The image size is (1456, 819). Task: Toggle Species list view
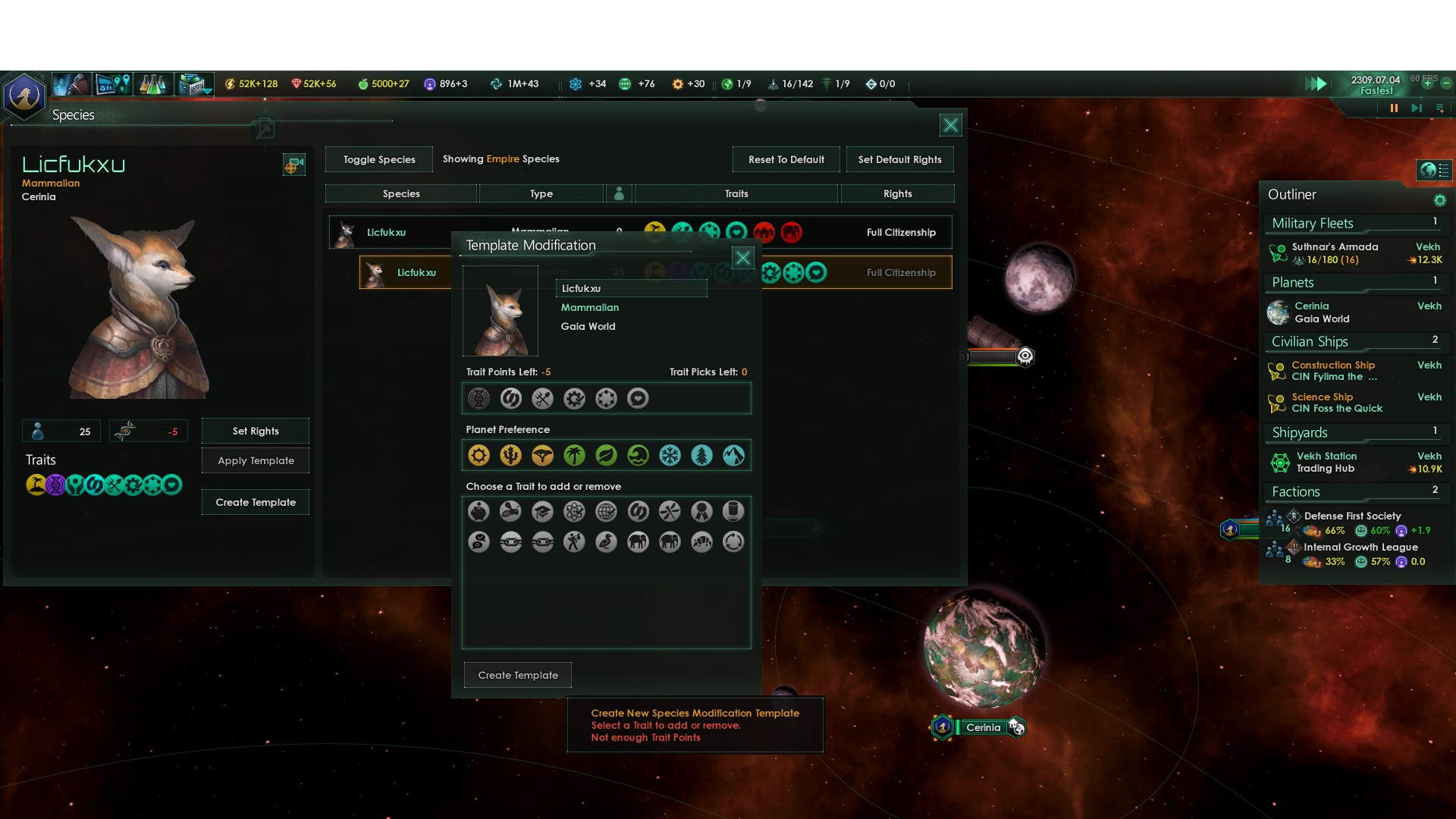pyautogui.click(x=379, y=159)
